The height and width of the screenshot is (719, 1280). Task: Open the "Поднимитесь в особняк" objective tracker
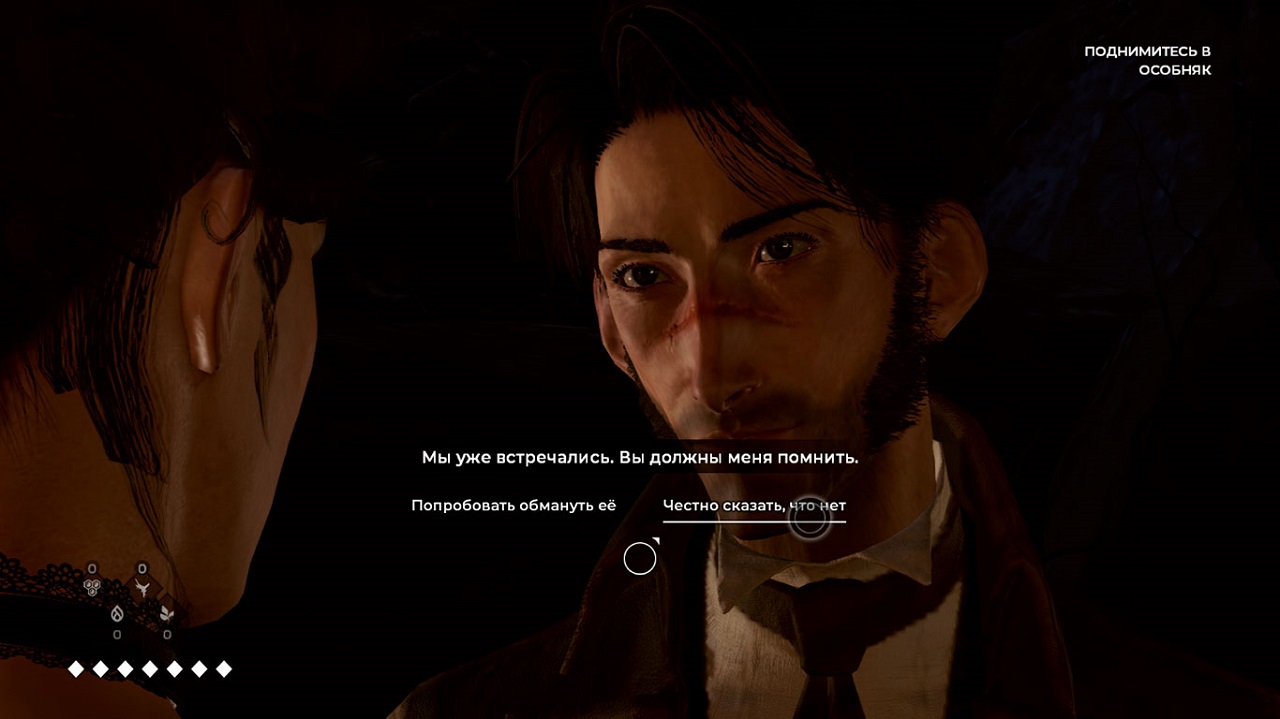tap(1147, 61)
